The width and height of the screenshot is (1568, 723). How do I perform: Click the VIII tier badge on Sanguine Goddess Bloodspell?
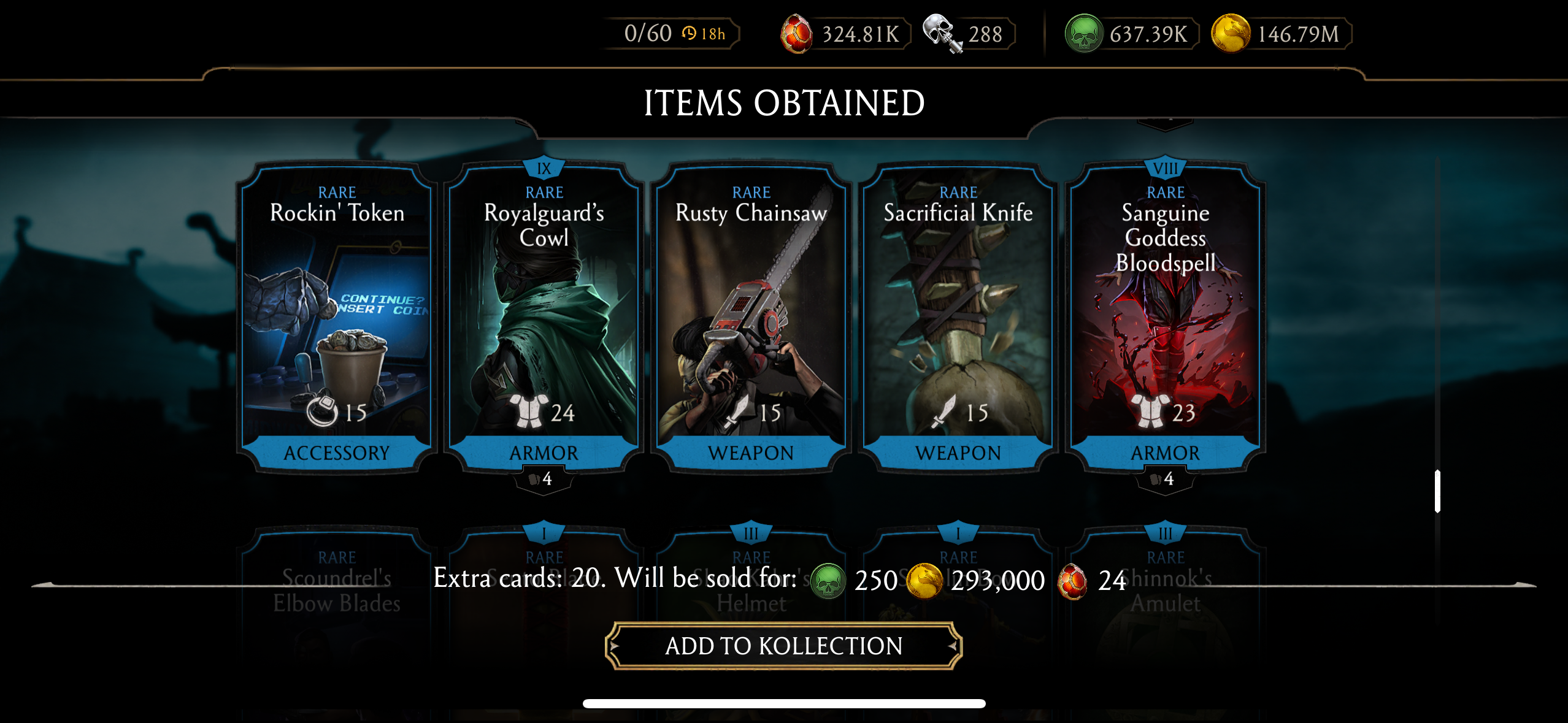point(1165,167)
